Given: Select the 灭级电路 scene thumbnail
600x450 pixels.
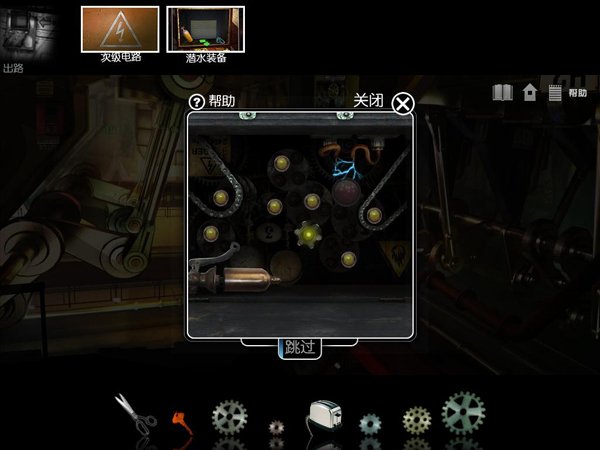Looking at the screenshot, I should 119,30.
